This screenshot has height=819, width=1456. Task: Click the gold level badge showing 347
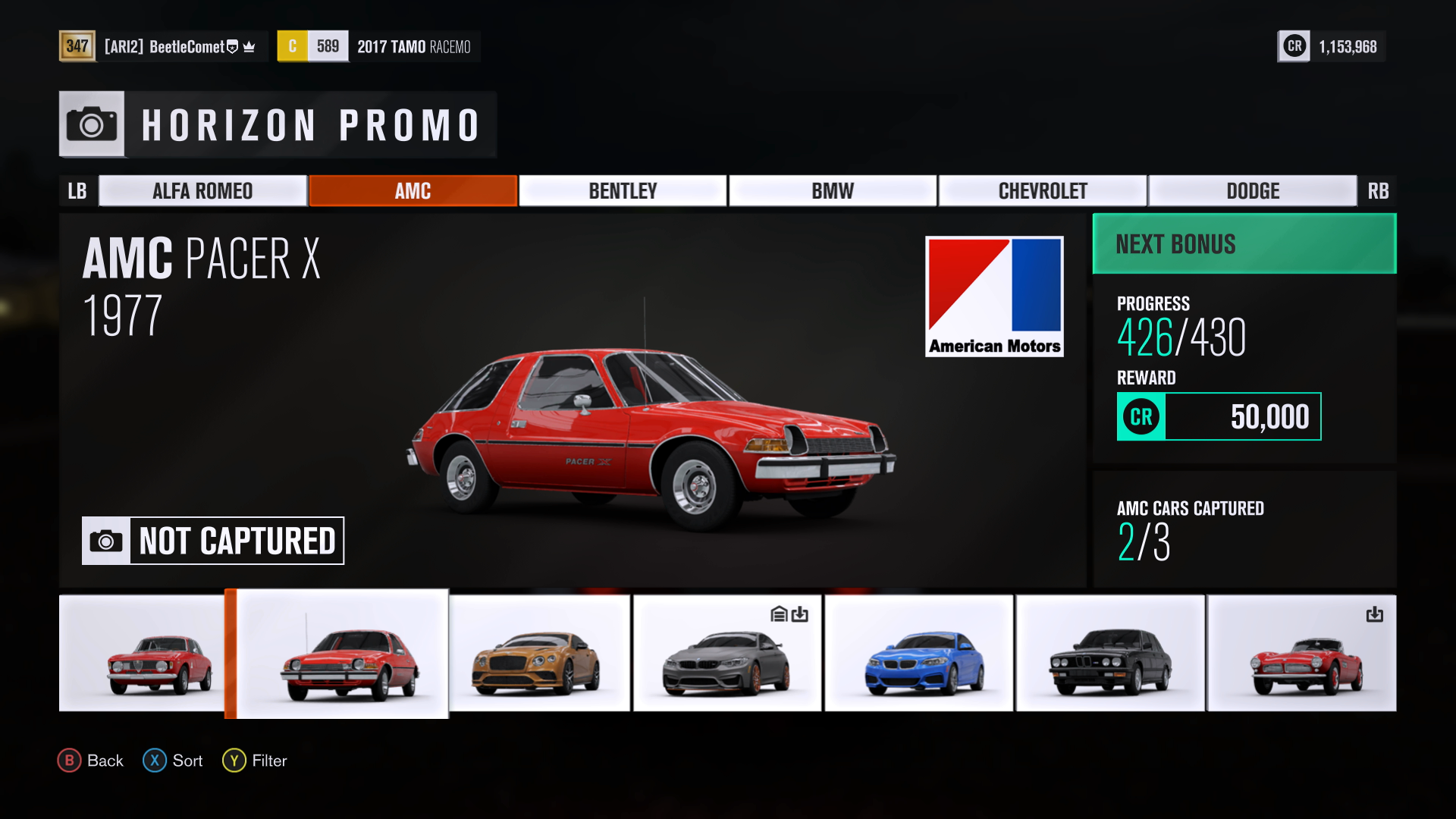[78, 46]
